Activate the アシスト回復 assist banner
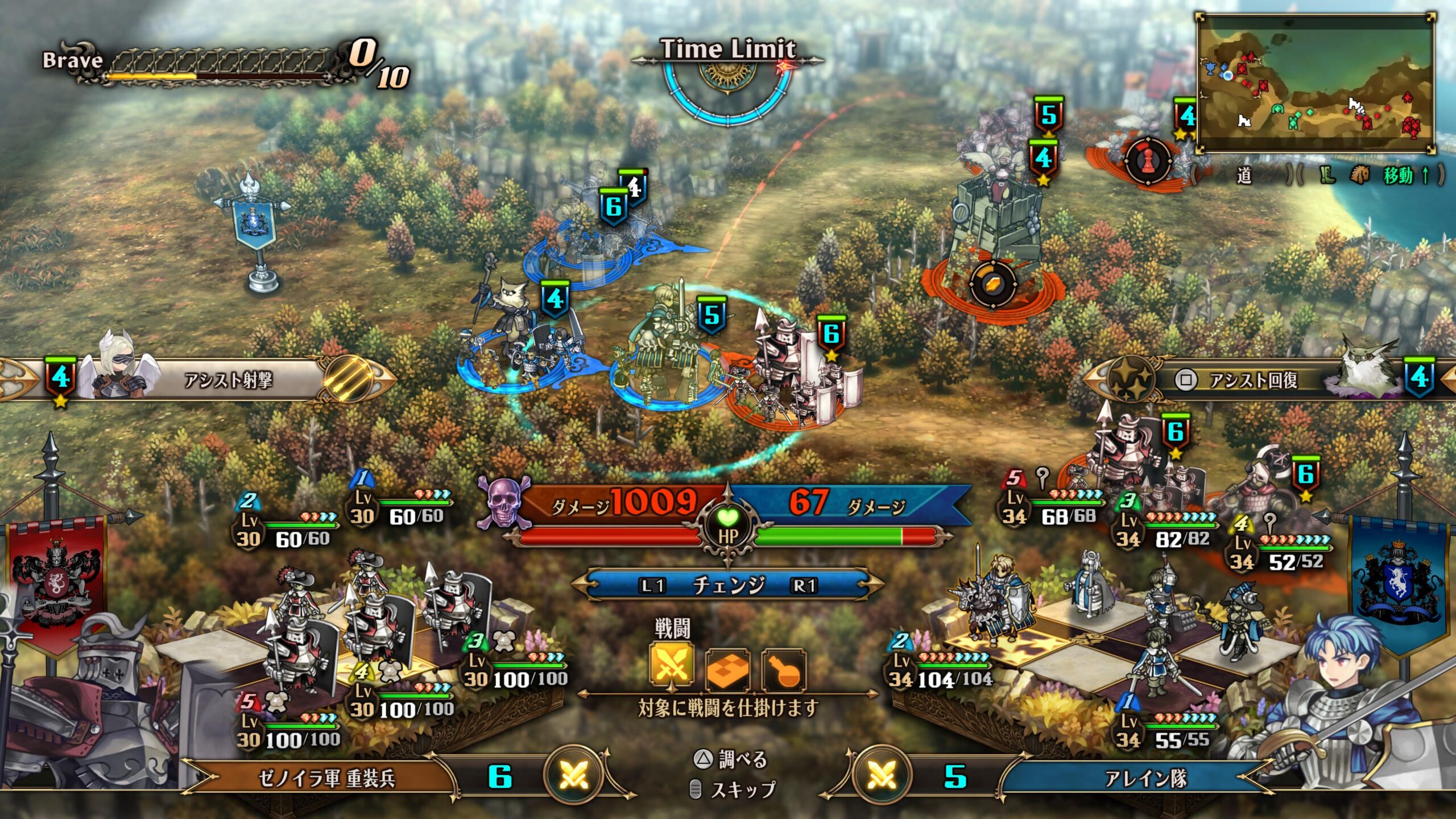 [x=1252, y=380]
